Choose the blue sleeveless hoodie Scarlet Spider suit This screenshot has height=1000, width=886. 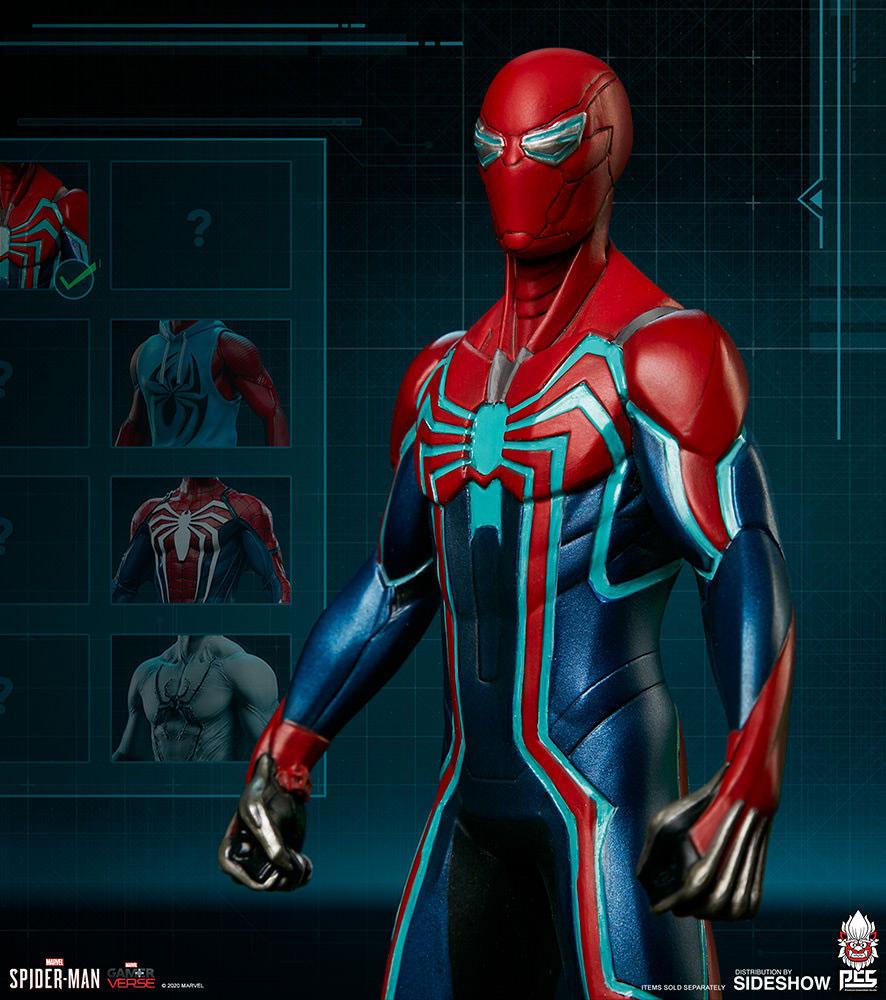(200, 383)
